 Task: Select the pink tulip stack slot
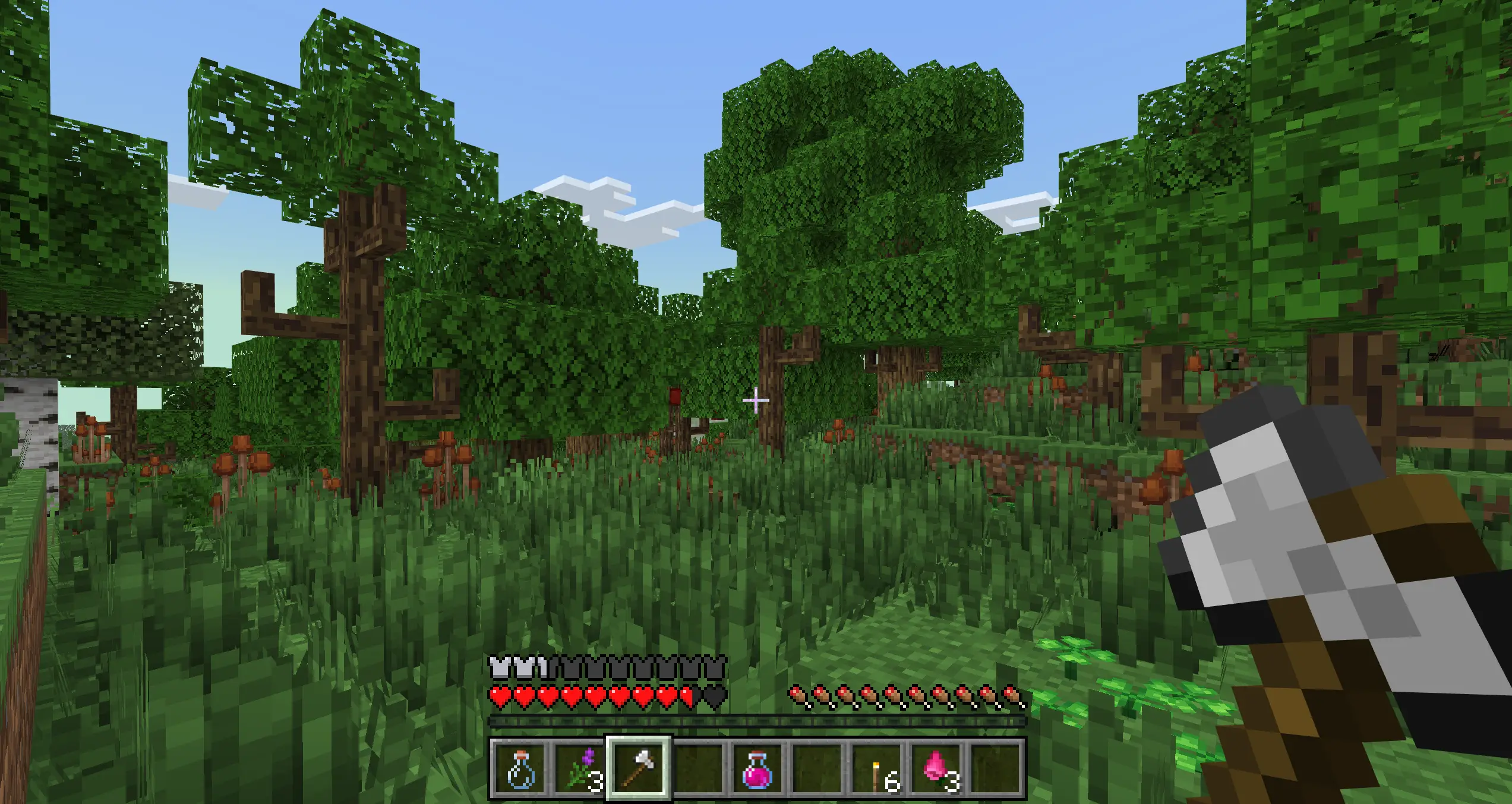tap(936, 768)
